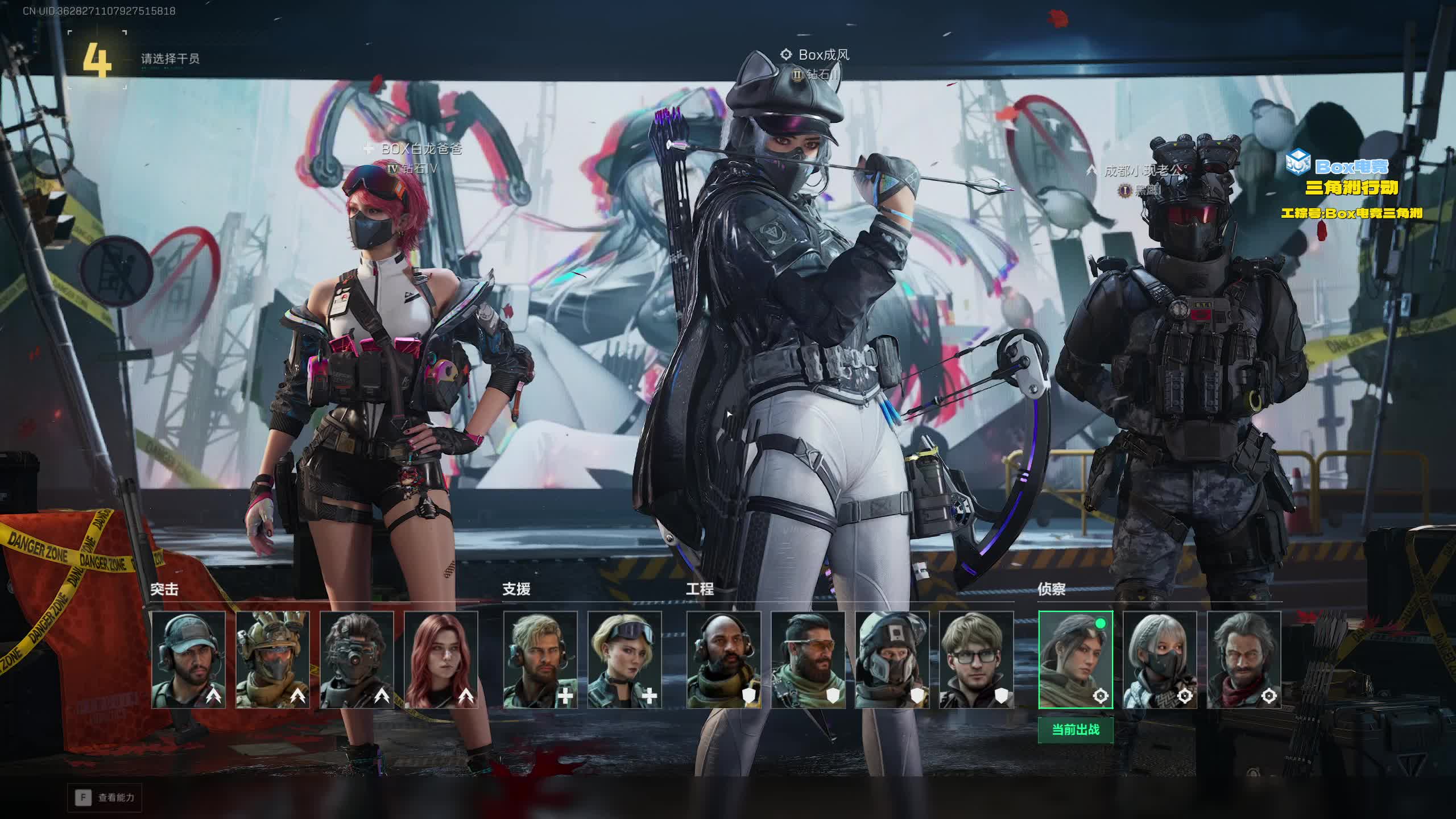Choose the engineer with the full-face helmet
The image size is (1456, 819).
tap(891, 660)
